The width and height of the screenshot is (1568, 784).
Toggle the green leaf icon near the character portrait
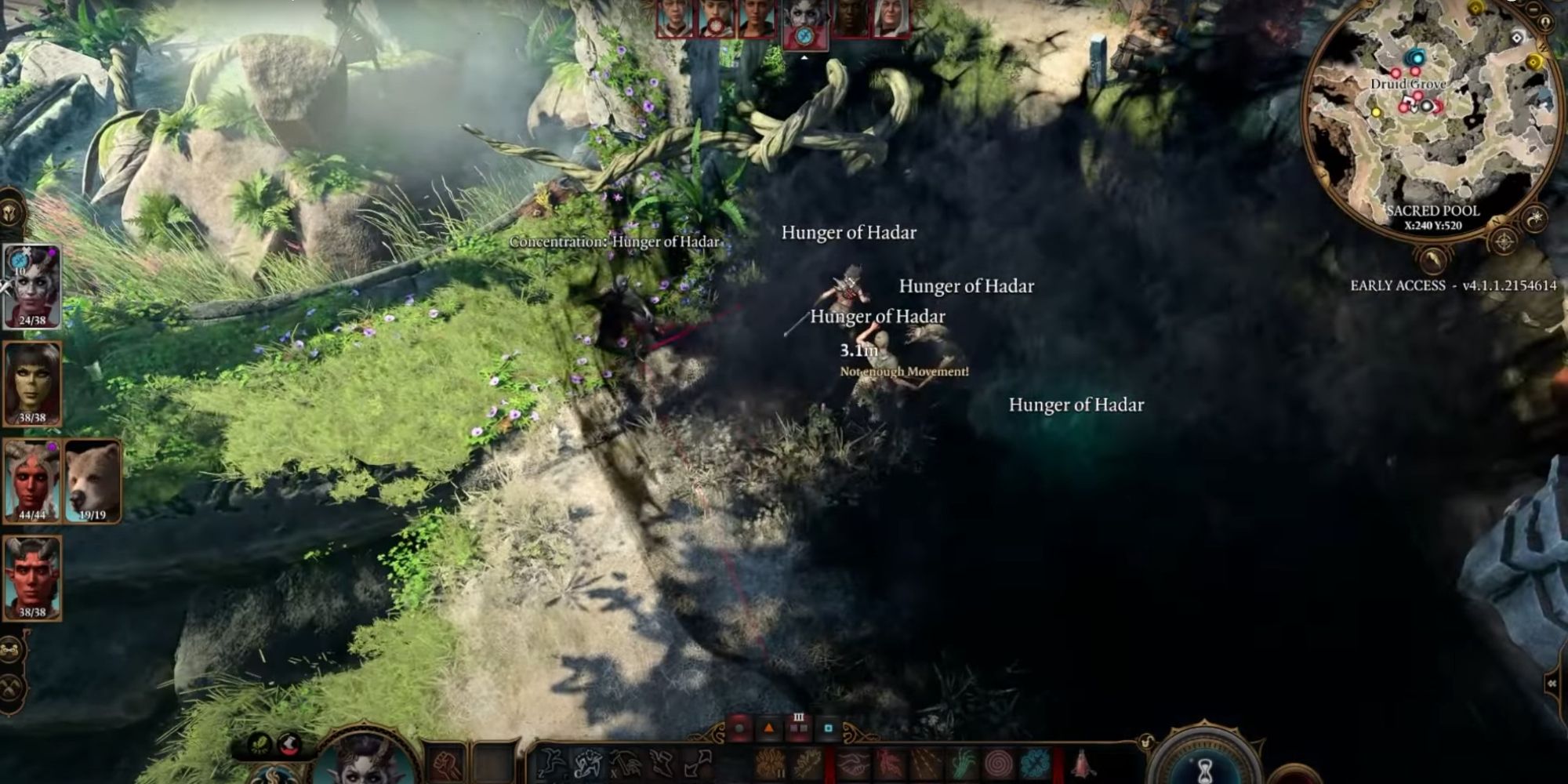pyautogui.click(x=259, y=744)
